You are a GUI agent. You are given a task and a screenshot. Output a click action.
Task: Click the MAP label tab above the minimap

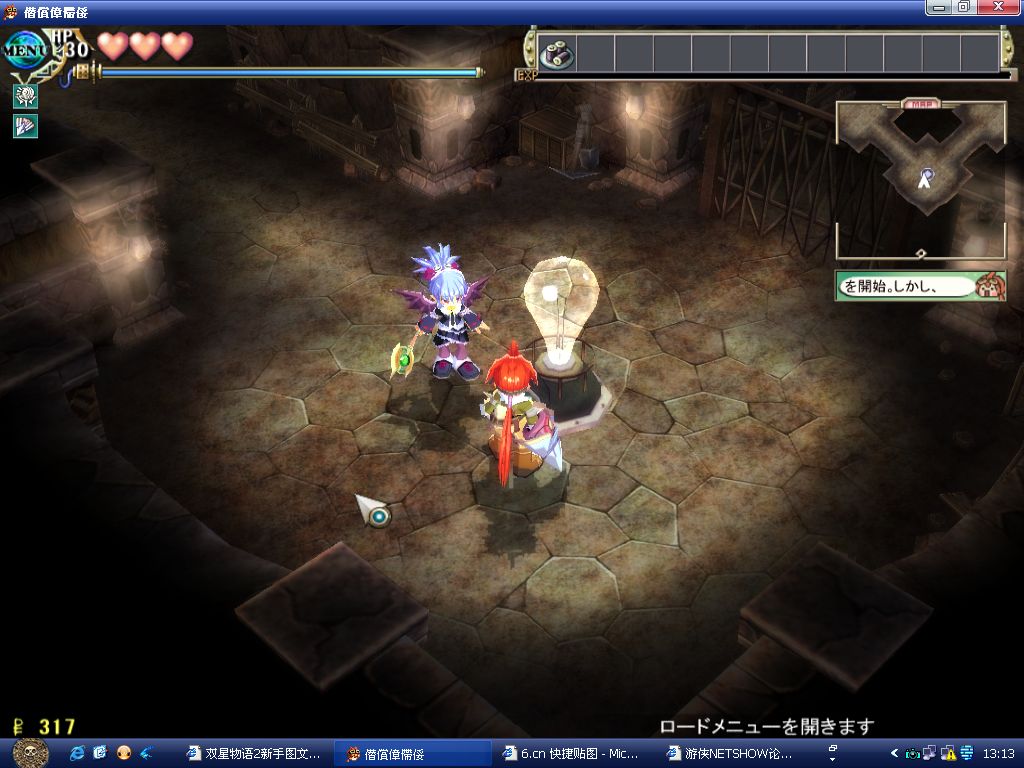920,103
